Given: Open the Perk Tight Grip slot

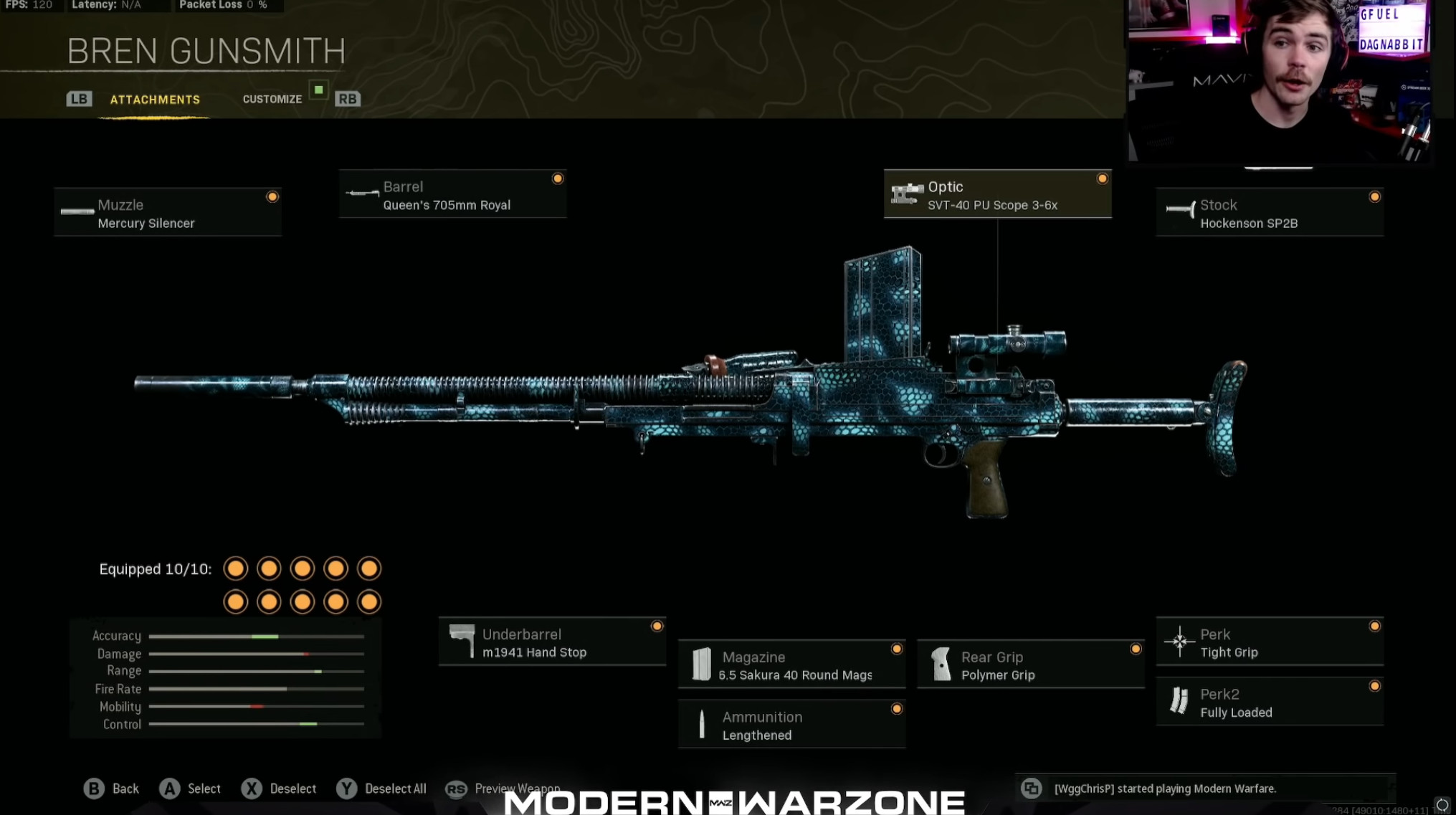Looking at the screenshot, I should pos(1269,642).
